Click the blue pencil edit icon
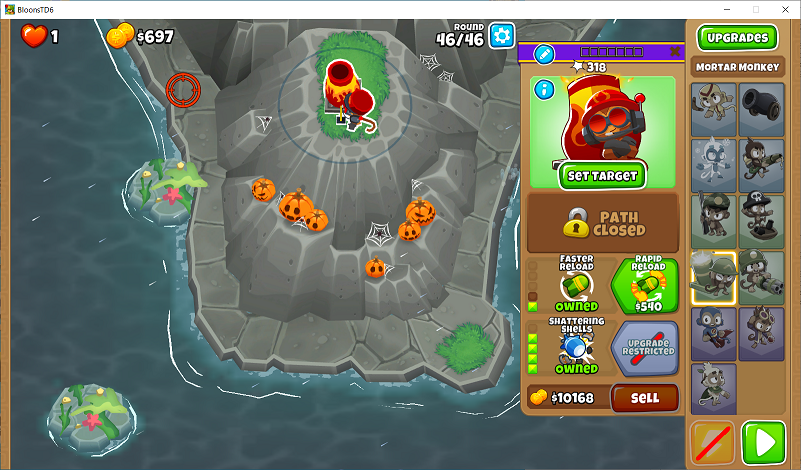The width and height of the screenshot is (801, 470). point(544,53)
